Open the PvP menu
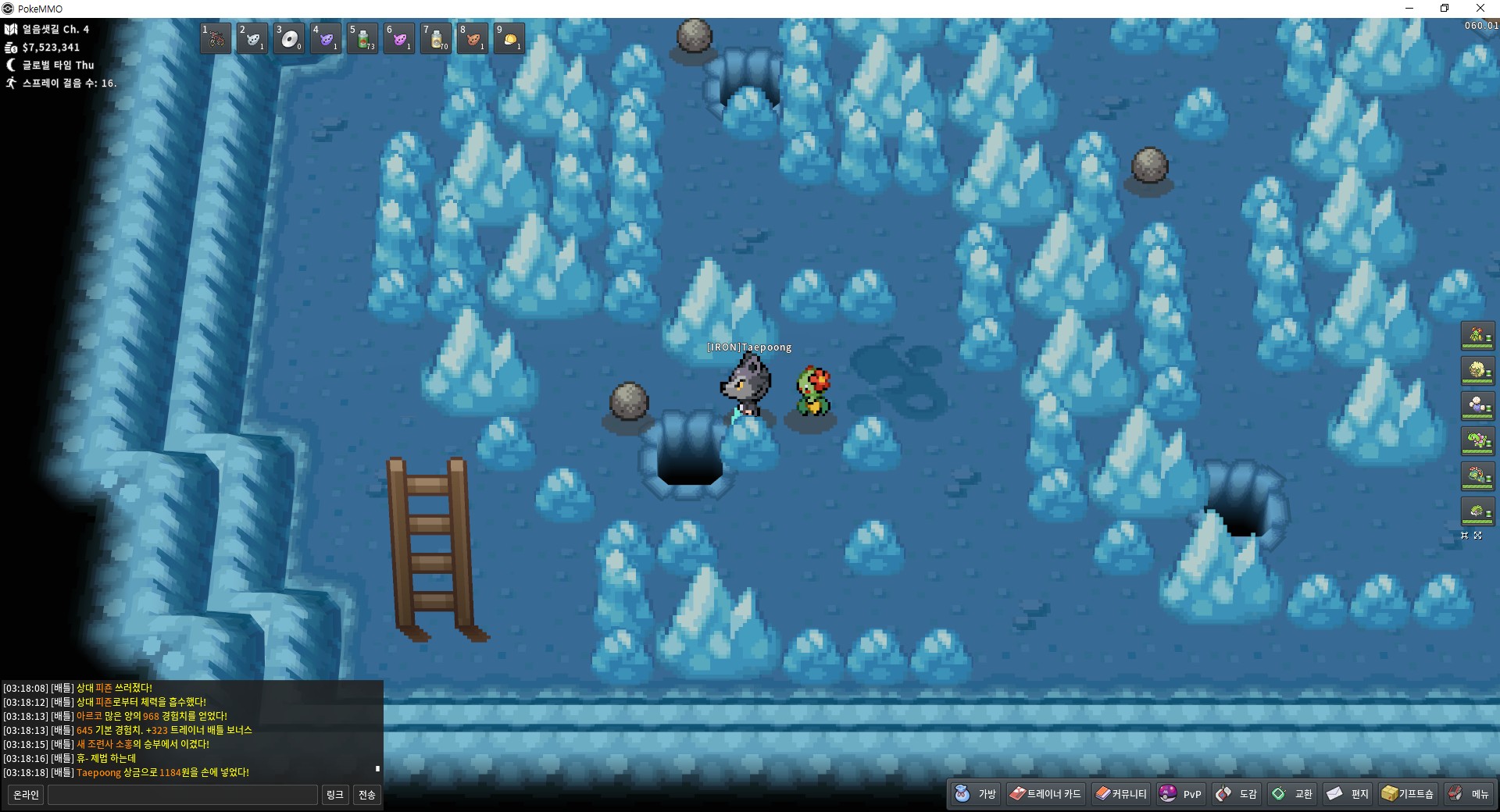The height and width of the screenshot is (812, 1500). 1180,794
